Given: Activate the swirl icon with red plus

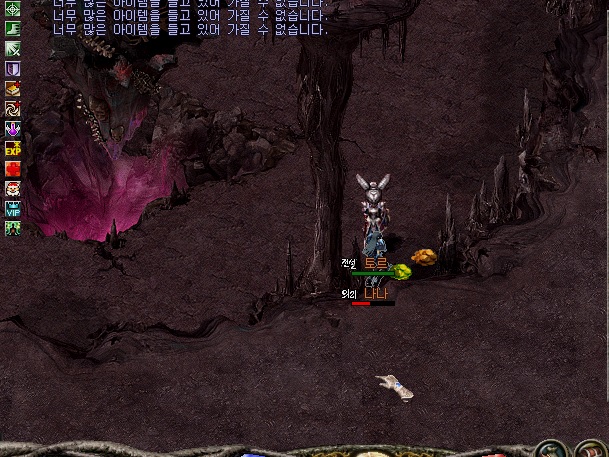Looking at the screenshot, I should pos(13,109).
